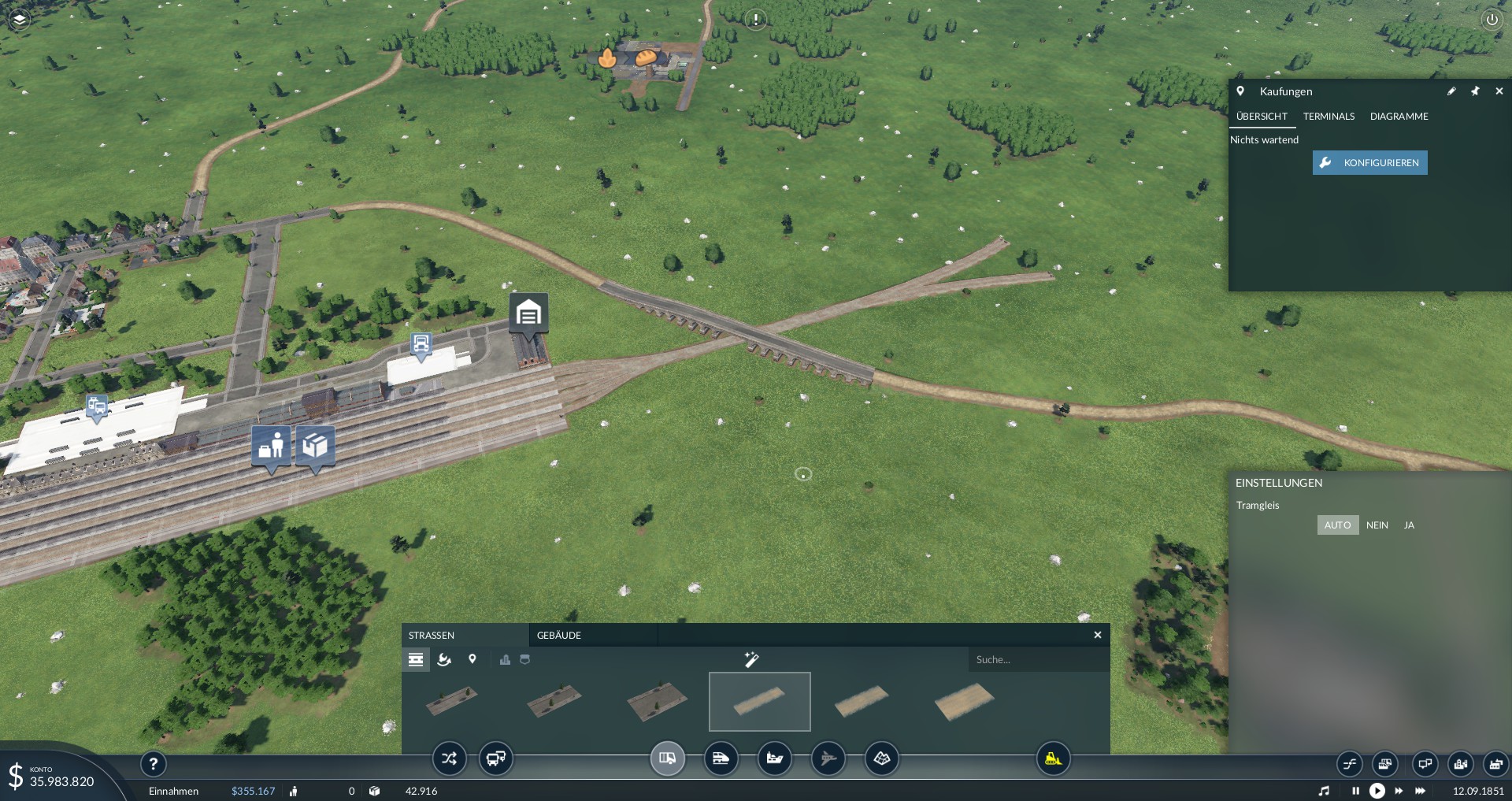Activate the magic wand upgrade tool
Image resolution: width=1512 pixels, height=801 pixels.
[751, 659]
